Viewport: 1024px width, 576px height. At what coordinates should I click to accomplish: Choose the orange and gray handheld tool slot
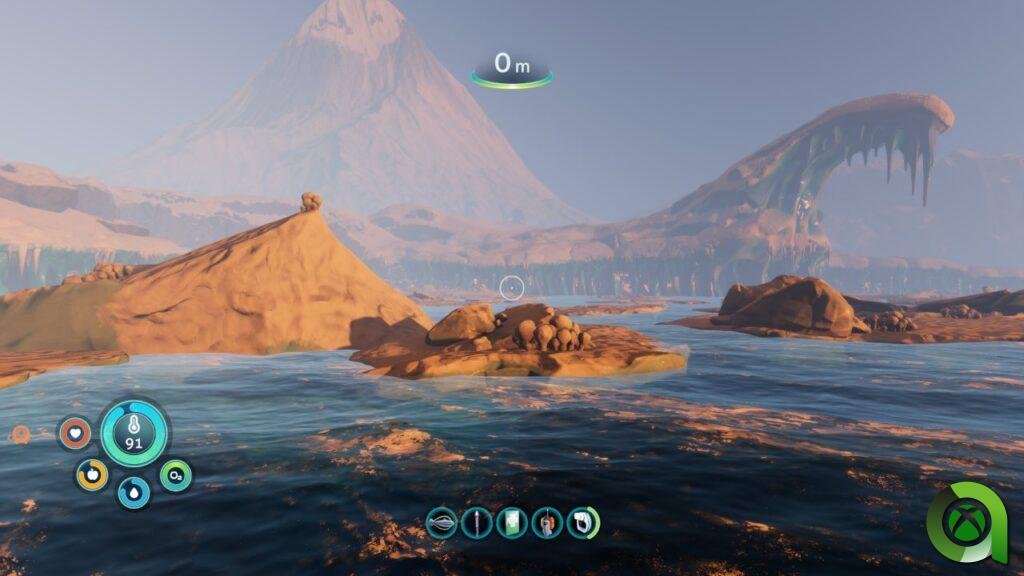coord(546,522)
